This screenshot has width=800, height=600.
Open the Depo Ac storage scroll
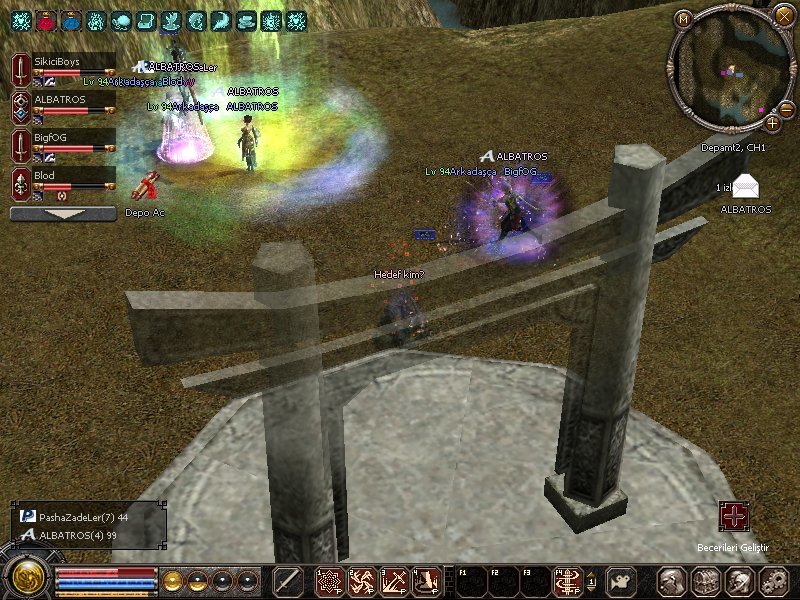click(x=146, y=189)
